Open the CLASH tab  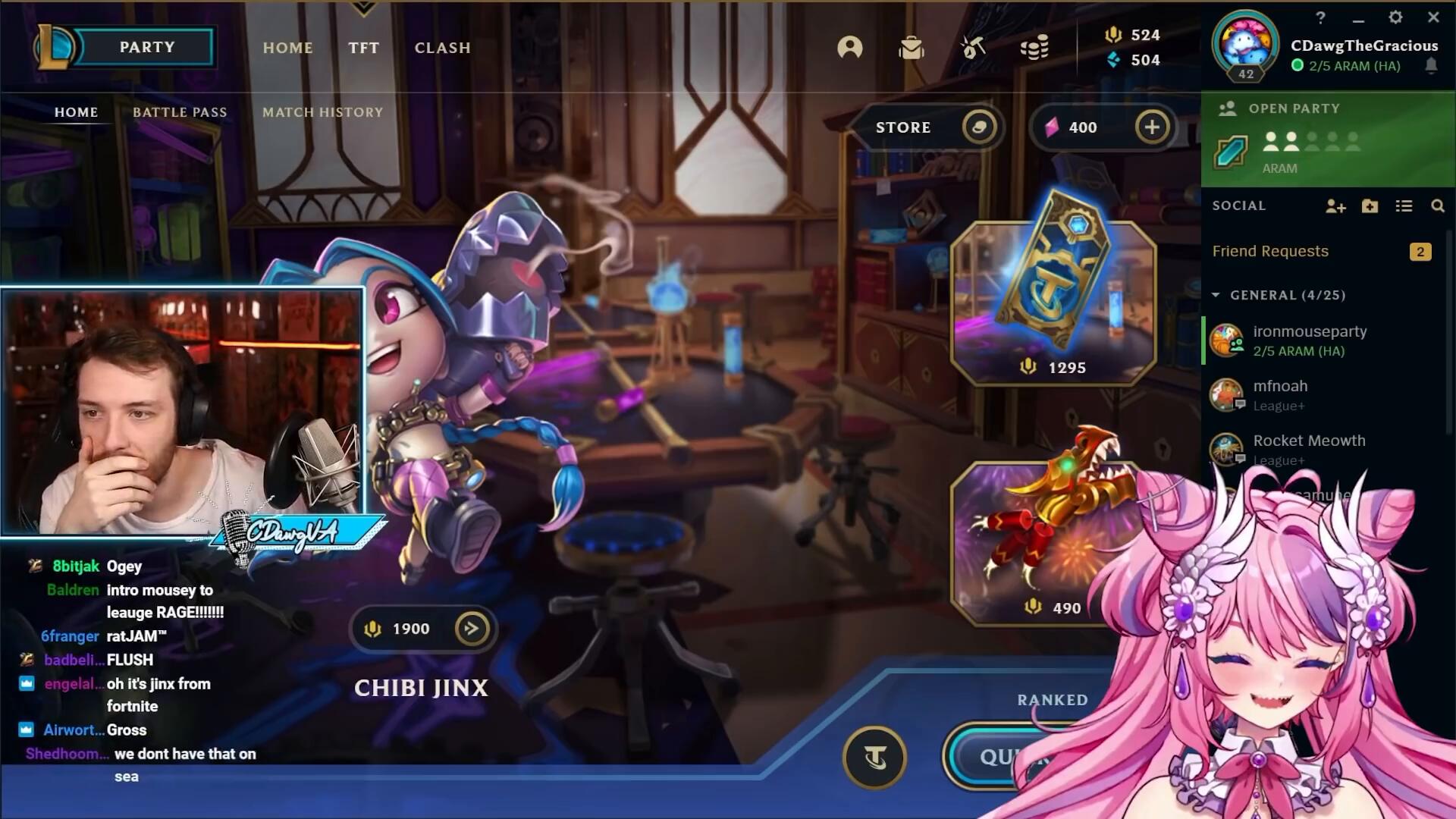pos(442,48)
